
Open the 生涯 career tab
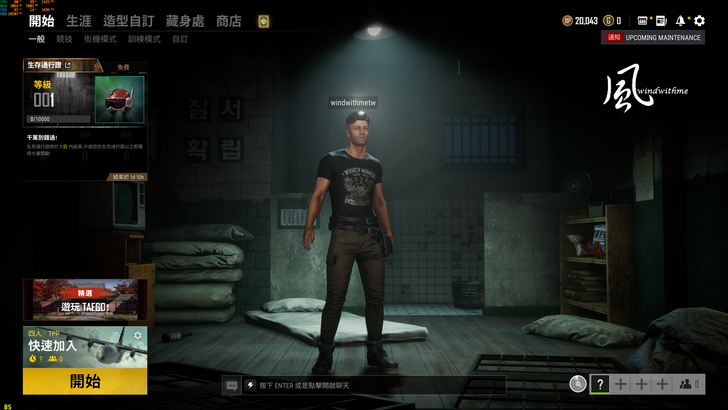[x=78, y=21]
